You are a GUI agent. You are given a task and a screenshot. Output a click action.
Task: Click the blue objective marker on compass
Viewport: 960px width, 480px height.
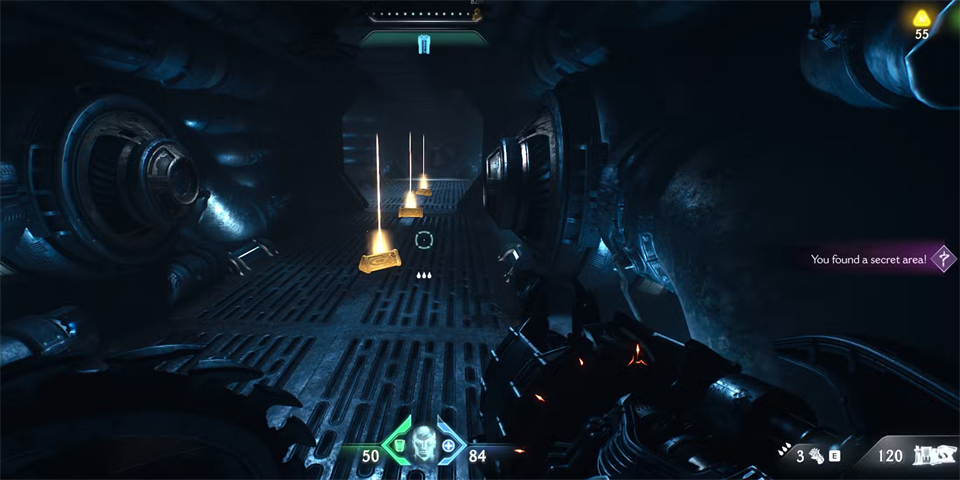click(x=422, y=42)
